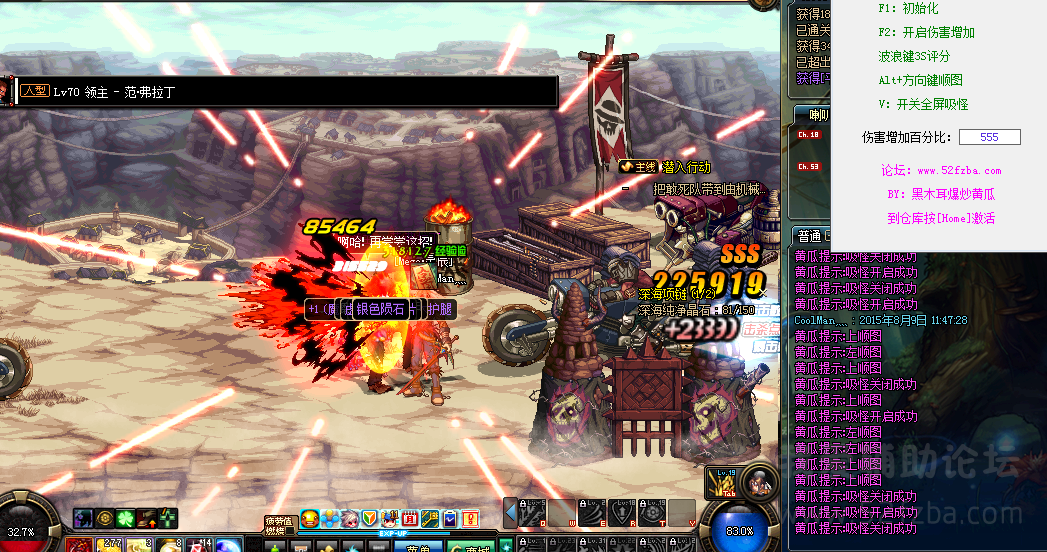This screenshot has width=1047, height=552.
Task: Click the spiky-haired character face icon
Action: click(349, 518)
